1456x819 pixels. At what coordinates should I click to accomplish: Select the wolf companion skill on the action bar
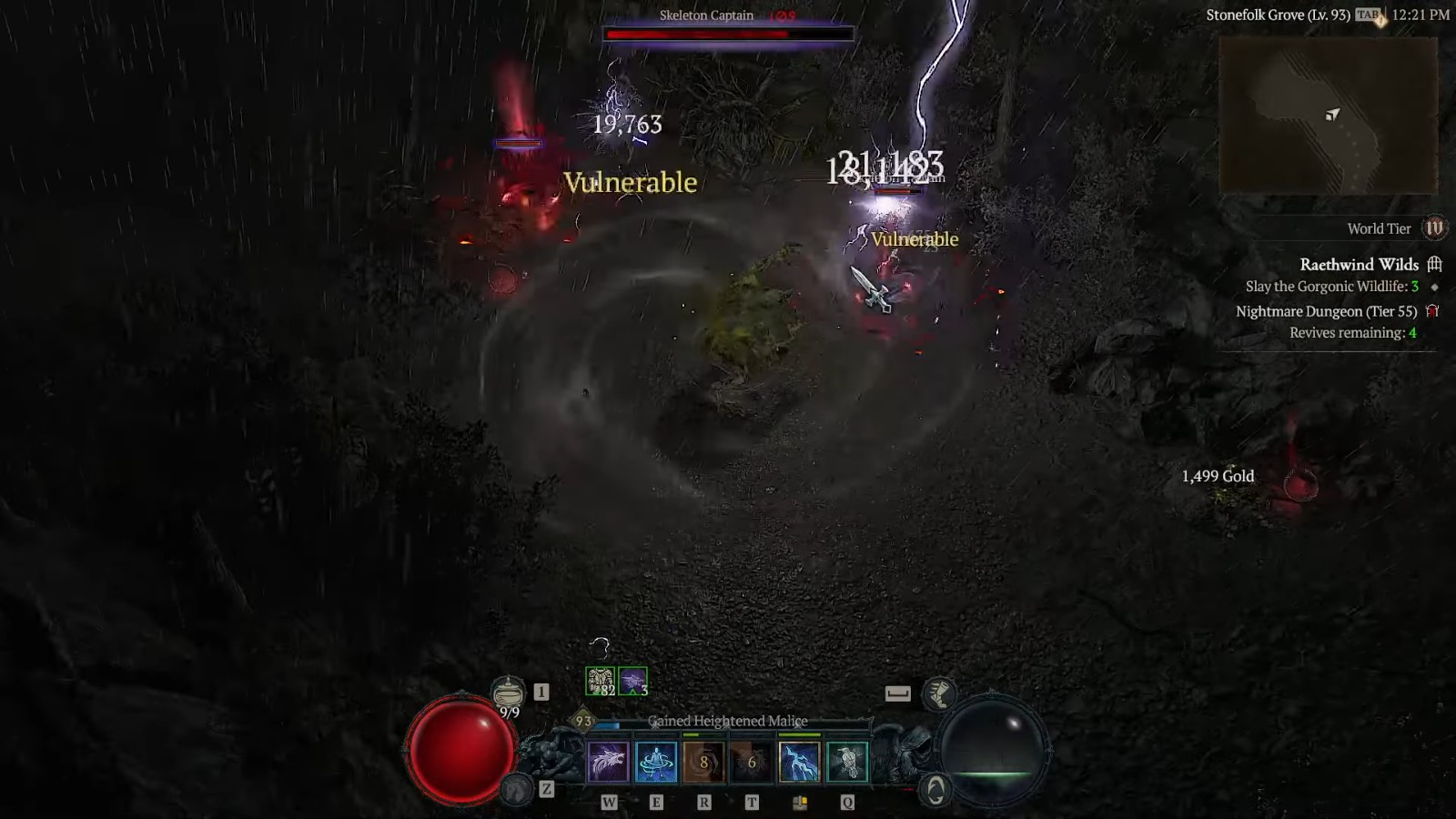click(610, 763)
